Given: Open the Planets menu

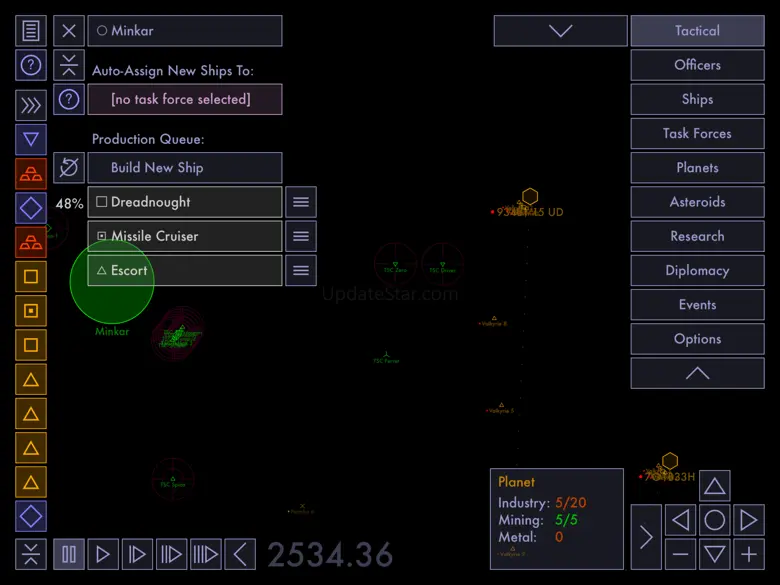Looking at the screenshot, I should (697, 168).
